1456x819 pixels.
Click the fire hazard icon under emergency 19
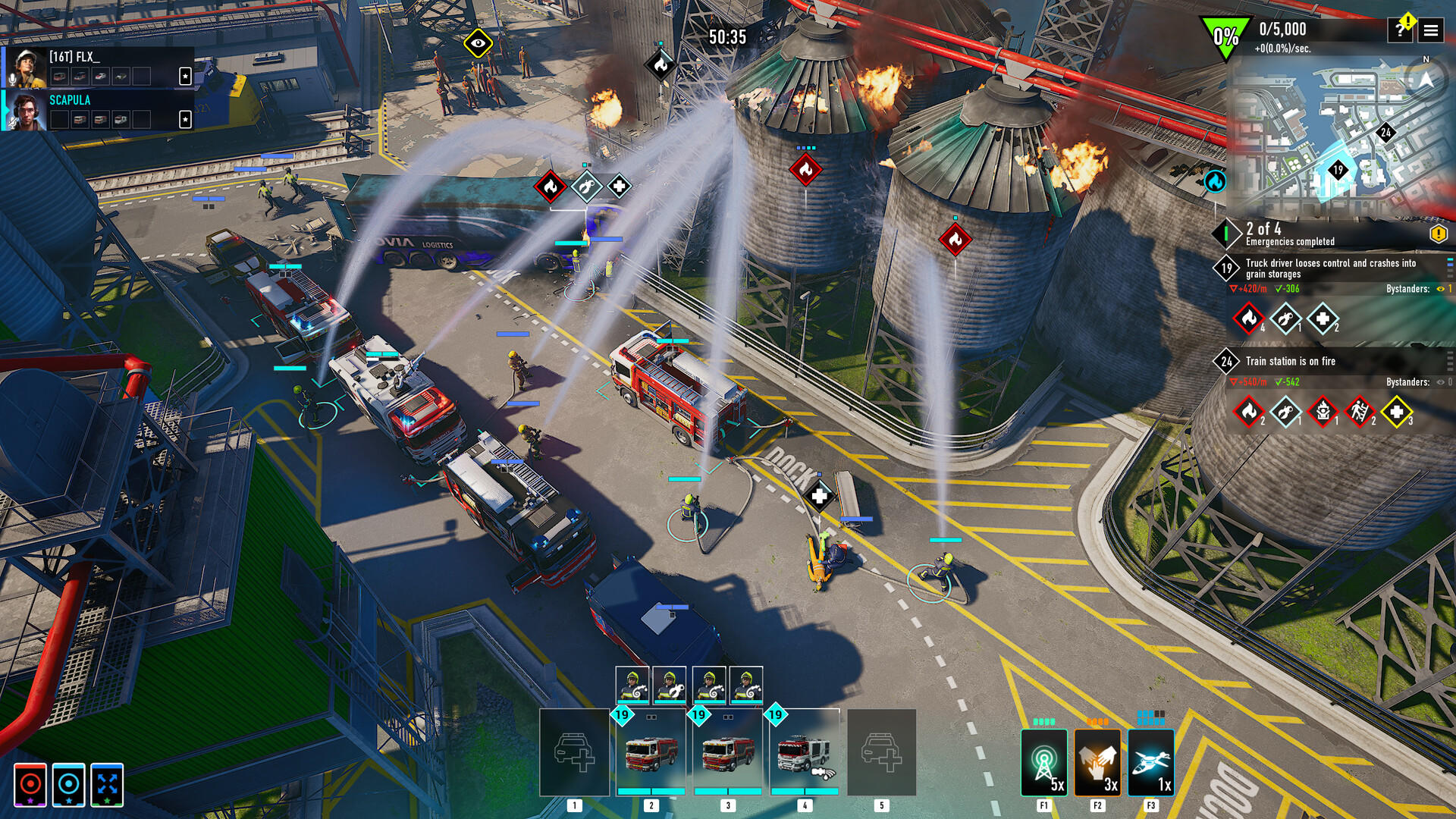(x=1249, y=318)
